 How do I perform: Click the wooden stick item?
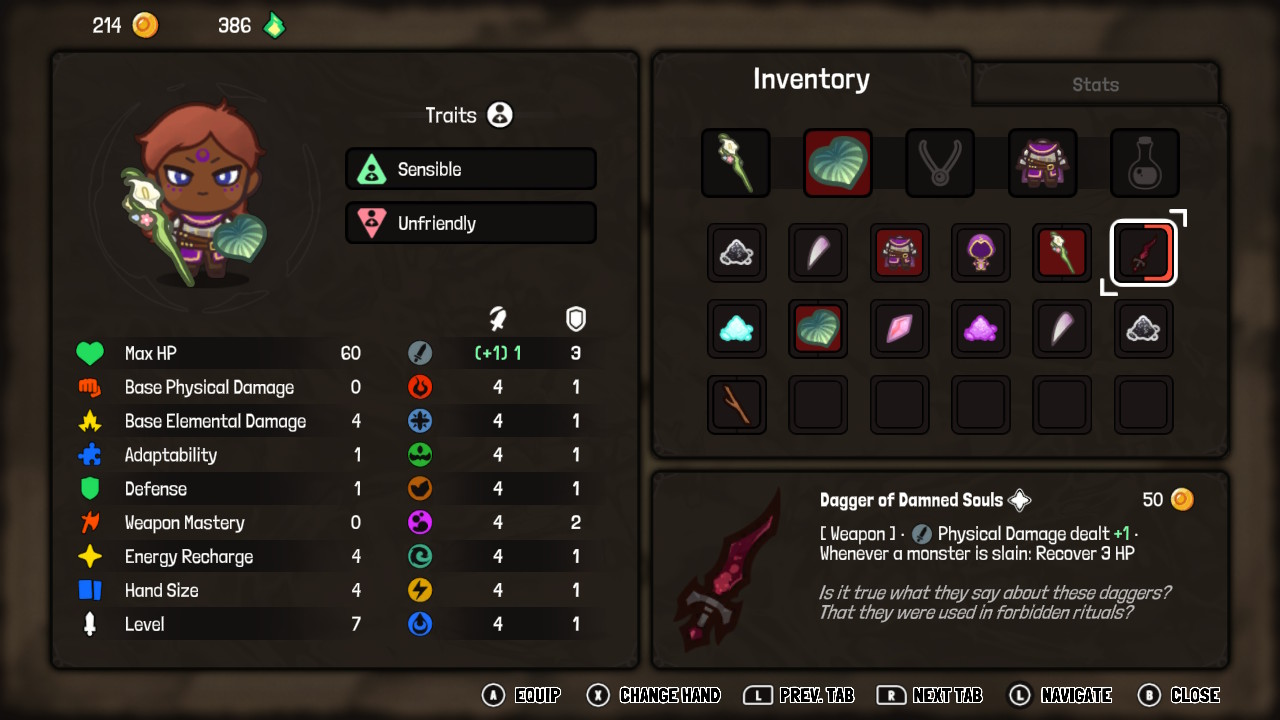pyautogui.click(x=737, y=404)
